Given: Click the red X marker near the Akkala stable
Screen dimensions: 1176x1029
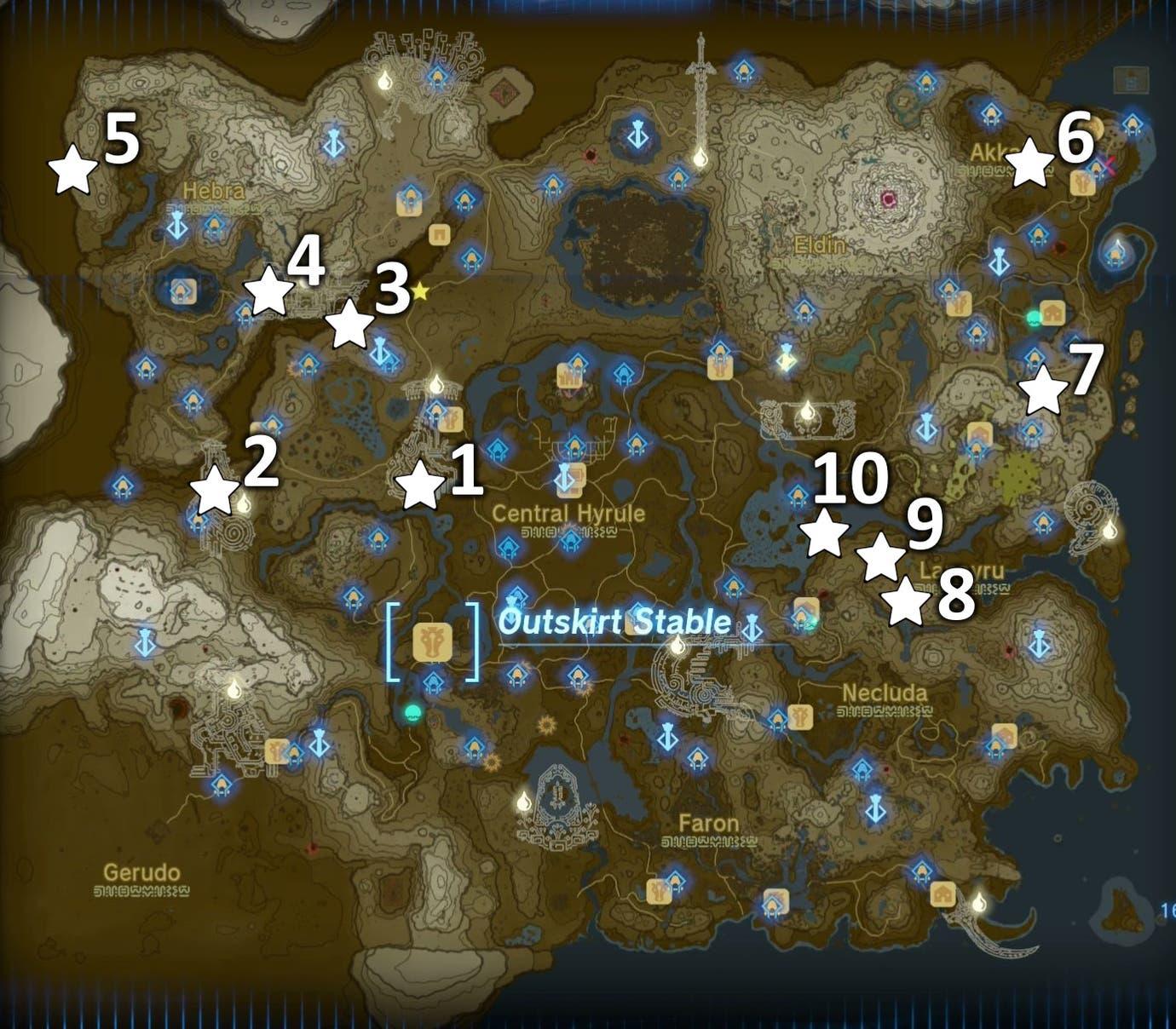Looking at the screenshot, I should pyautogui.click(x=1110, y=164).
